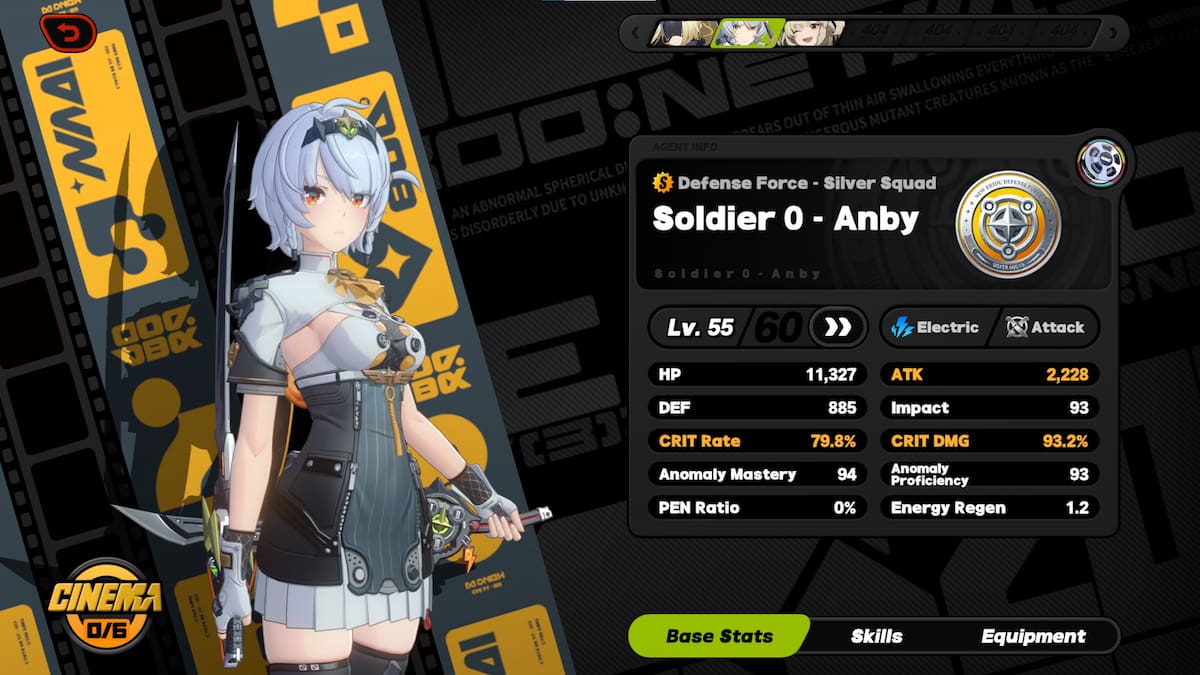Inspect the CRIT Rate stat row
This screenshot has height=675, width=1200.
(x=757, y=441)
